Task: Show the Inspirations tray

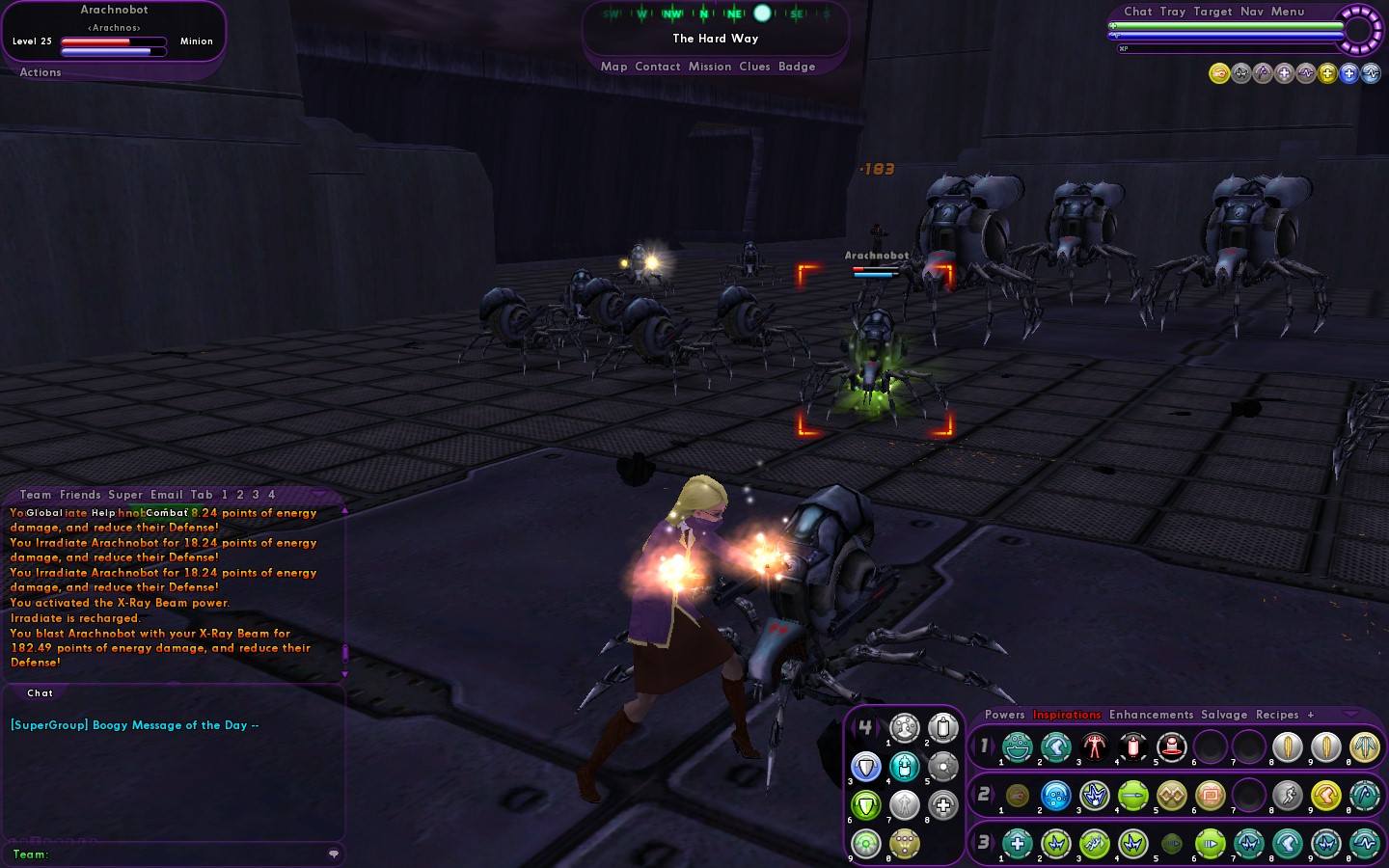Action: [x=1067, y=715]
